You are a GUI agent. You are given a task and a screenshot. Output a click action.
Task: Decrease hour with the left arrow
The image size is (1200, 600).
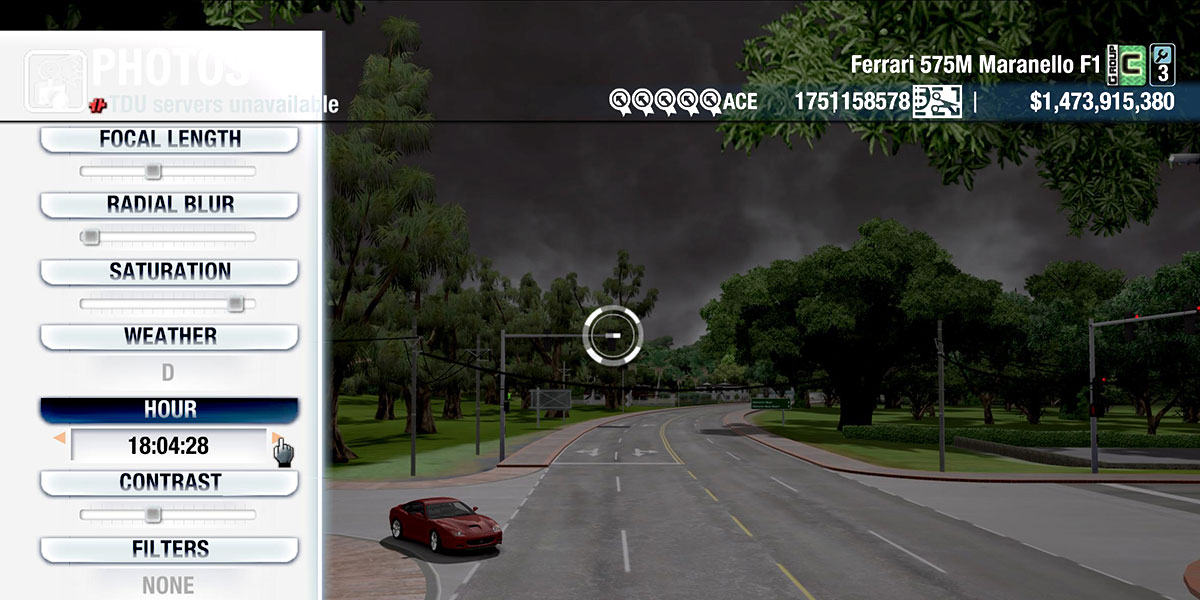coord(60,438)
